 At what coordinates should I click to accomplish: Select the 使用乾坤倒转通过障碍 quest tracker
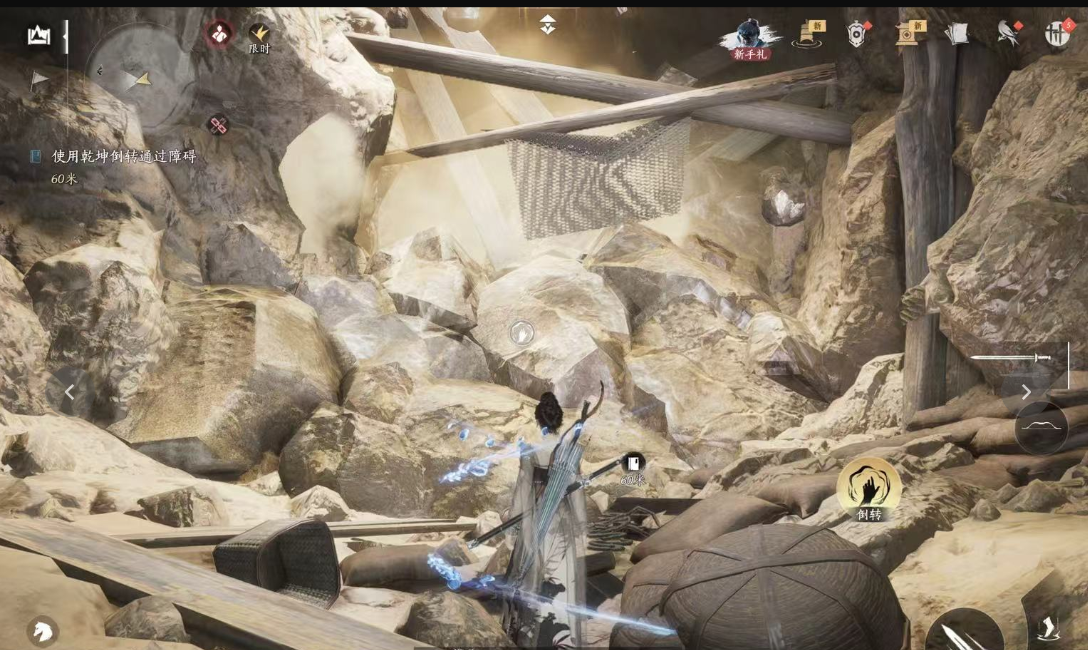point(124,156)
